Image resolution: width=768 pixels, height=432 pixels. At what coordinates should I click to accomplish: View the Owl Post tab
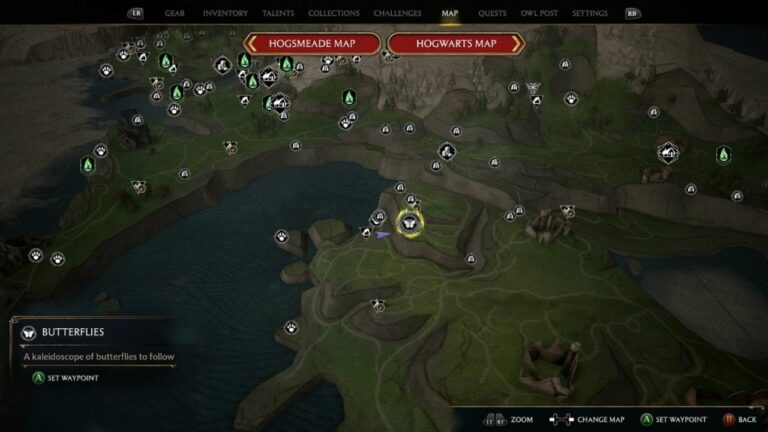(540, 14)
